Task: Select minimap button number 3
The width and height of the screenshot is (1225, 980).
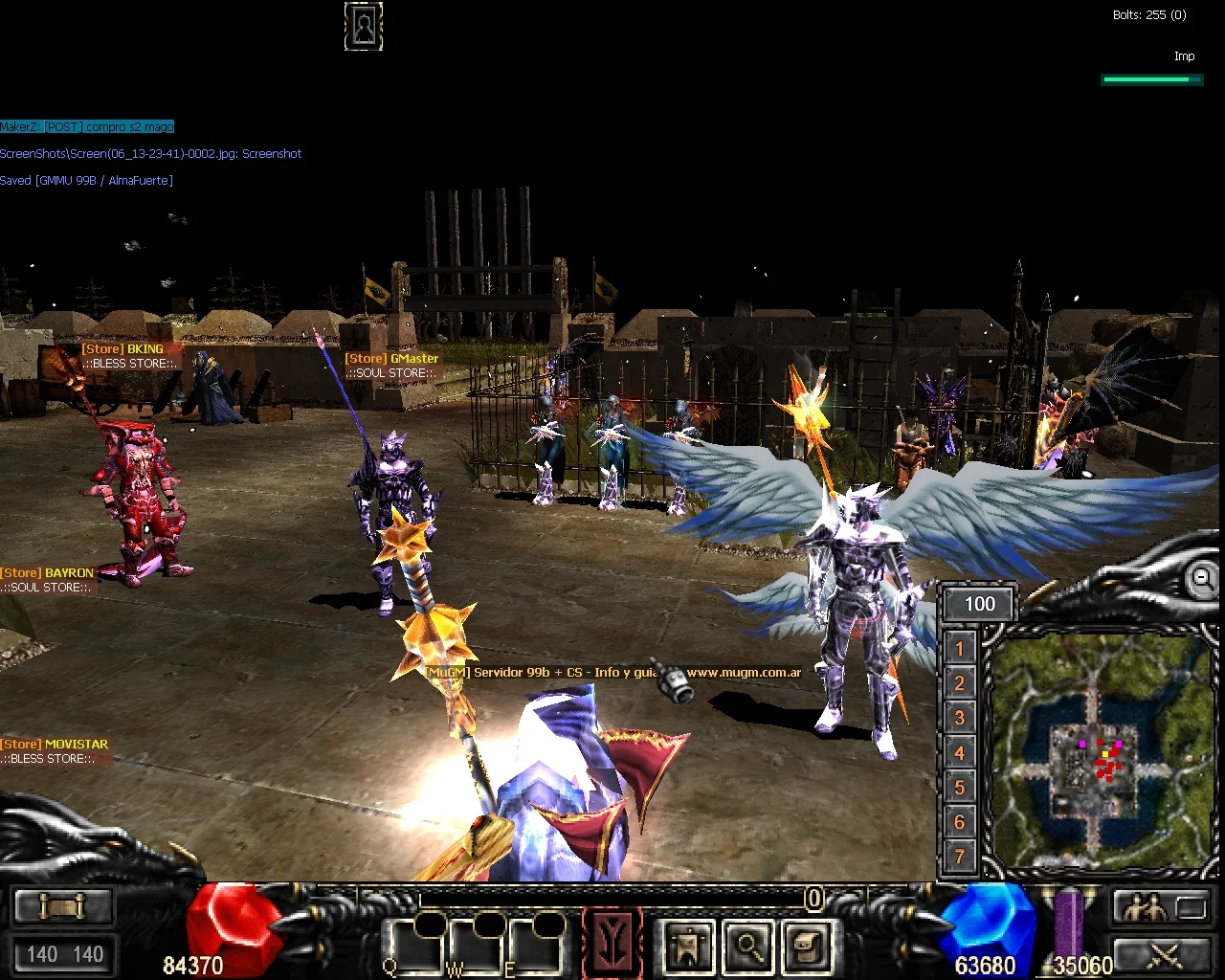Action: point(960,718)
